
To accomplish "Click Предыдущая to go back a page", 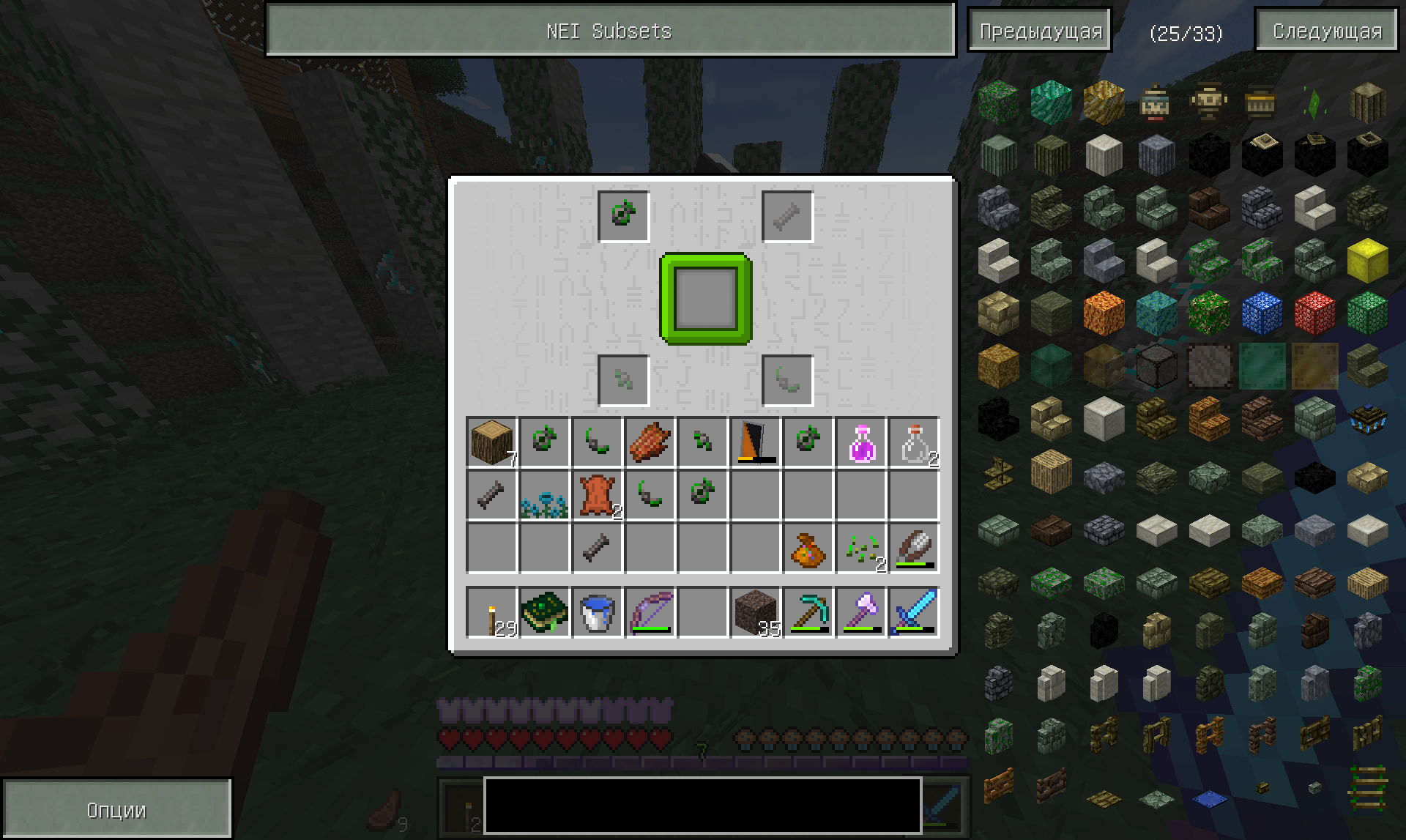I will pyautogui.click(x=1039, y=31).
